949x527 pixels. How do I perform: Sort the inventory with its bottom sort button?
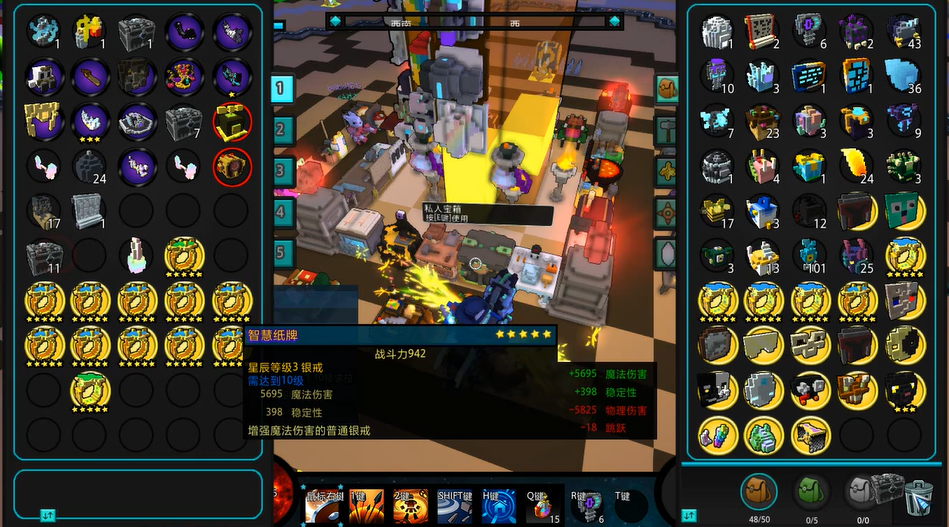pos(689,515)
